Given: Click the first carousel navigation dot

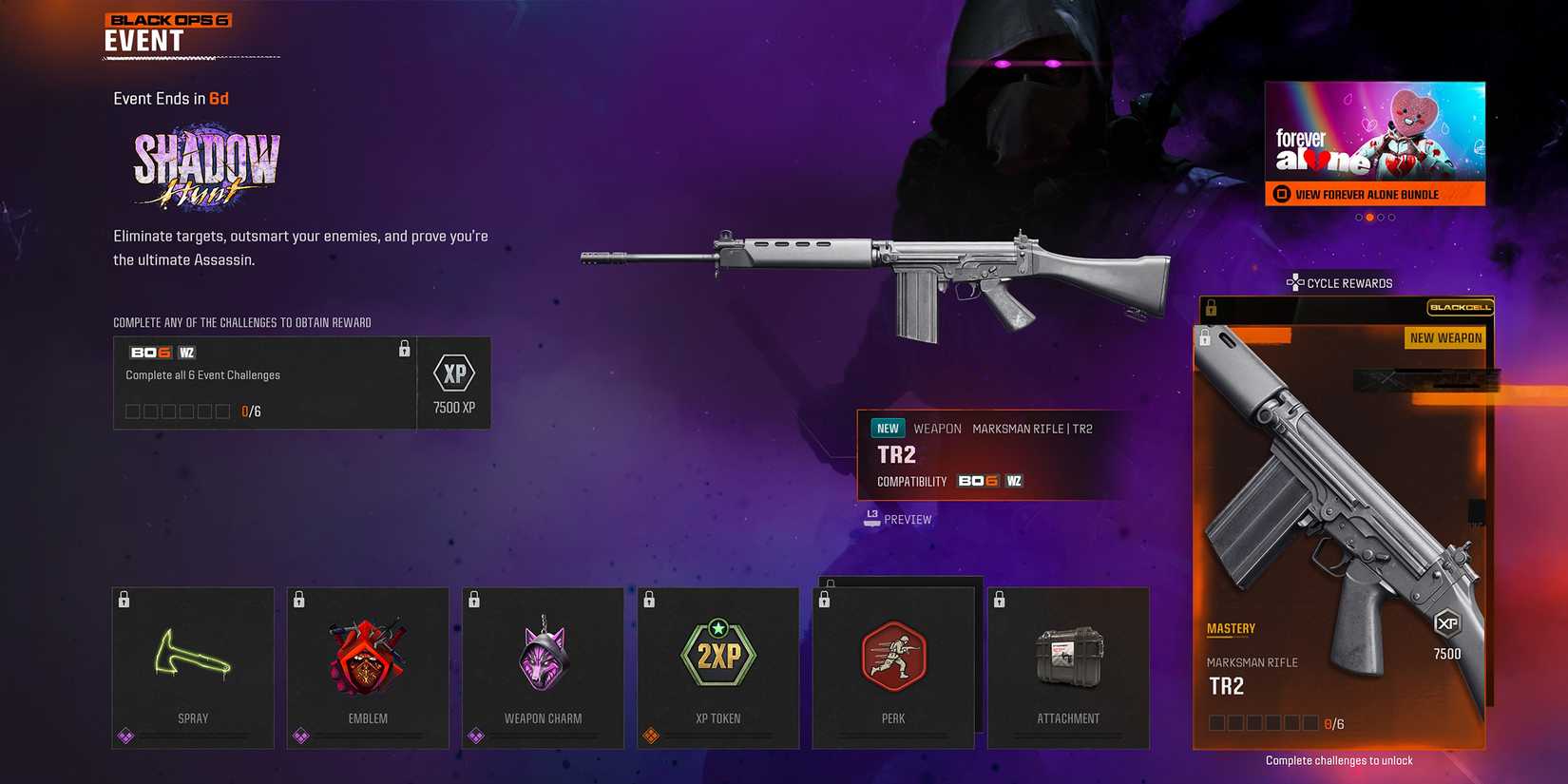Looking at the screenshot, I should [x=1358, y=217].
